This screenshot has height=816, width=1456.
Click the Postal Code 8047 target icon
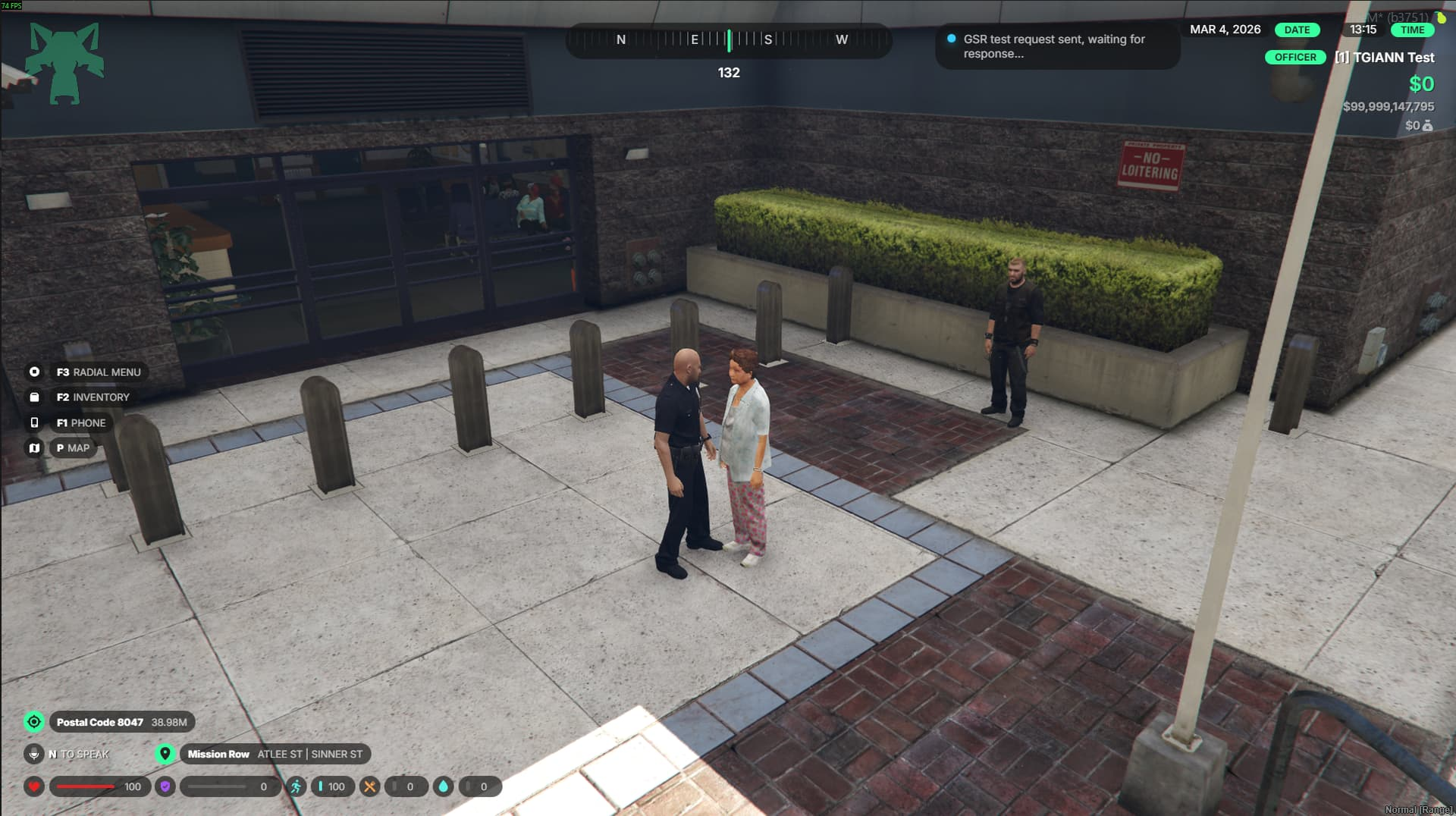34,722
